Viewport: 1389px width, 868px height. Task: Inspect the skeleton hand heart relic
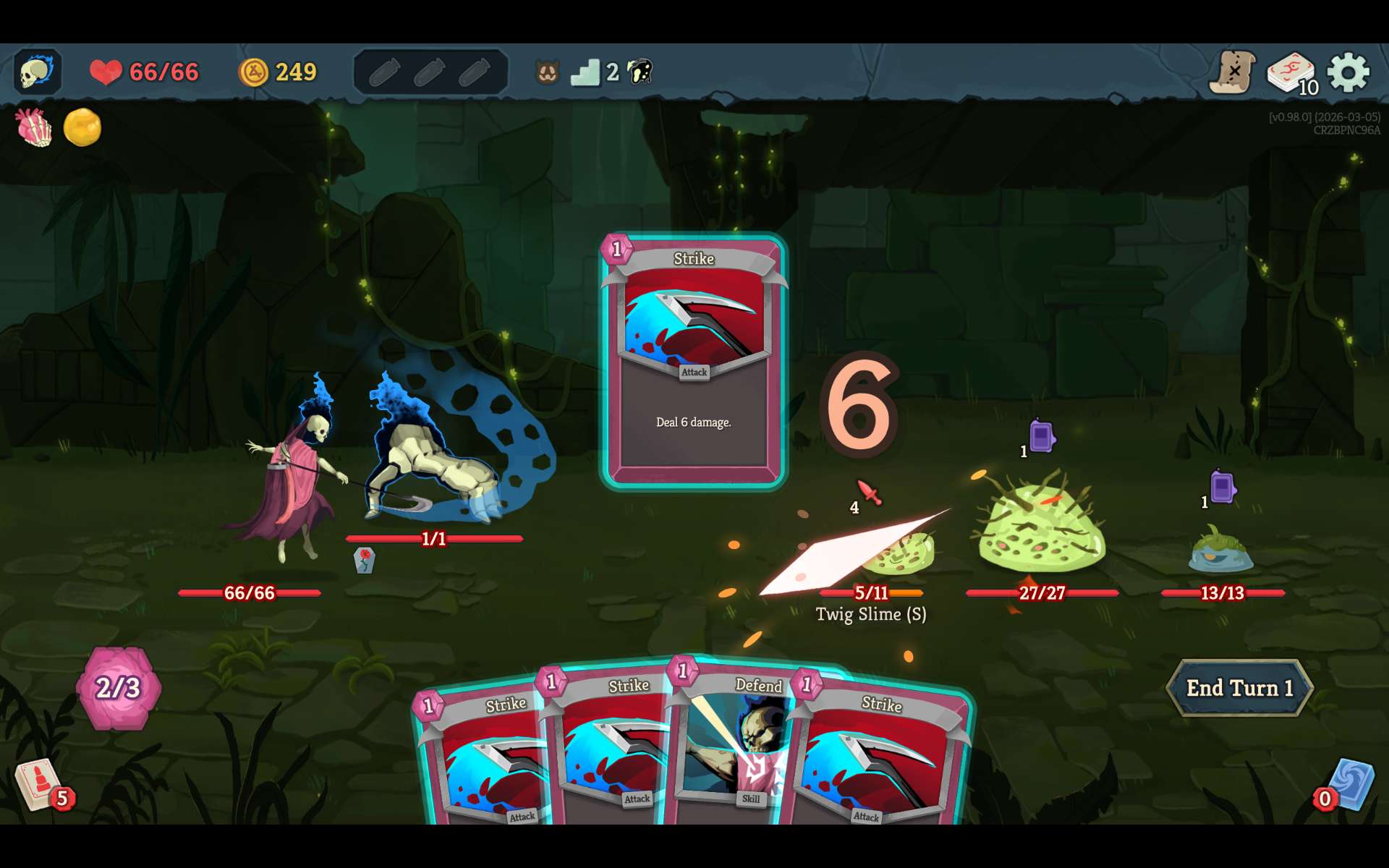(34, 128)
